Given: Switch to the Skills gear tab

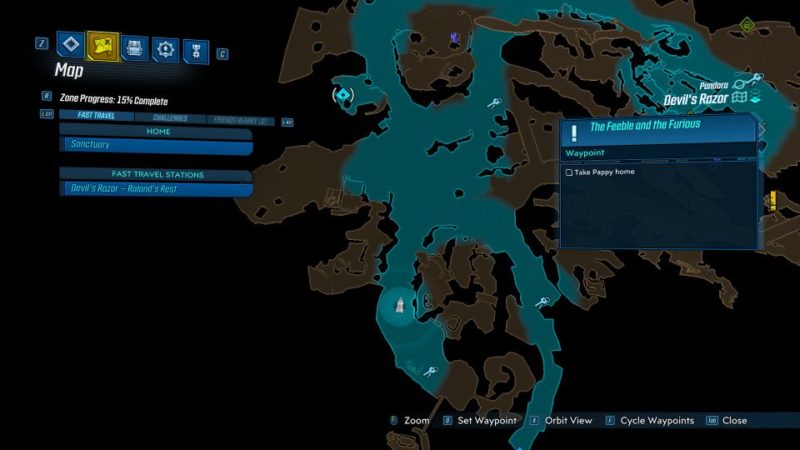Looking at the screenshot, I should (165, 47).
